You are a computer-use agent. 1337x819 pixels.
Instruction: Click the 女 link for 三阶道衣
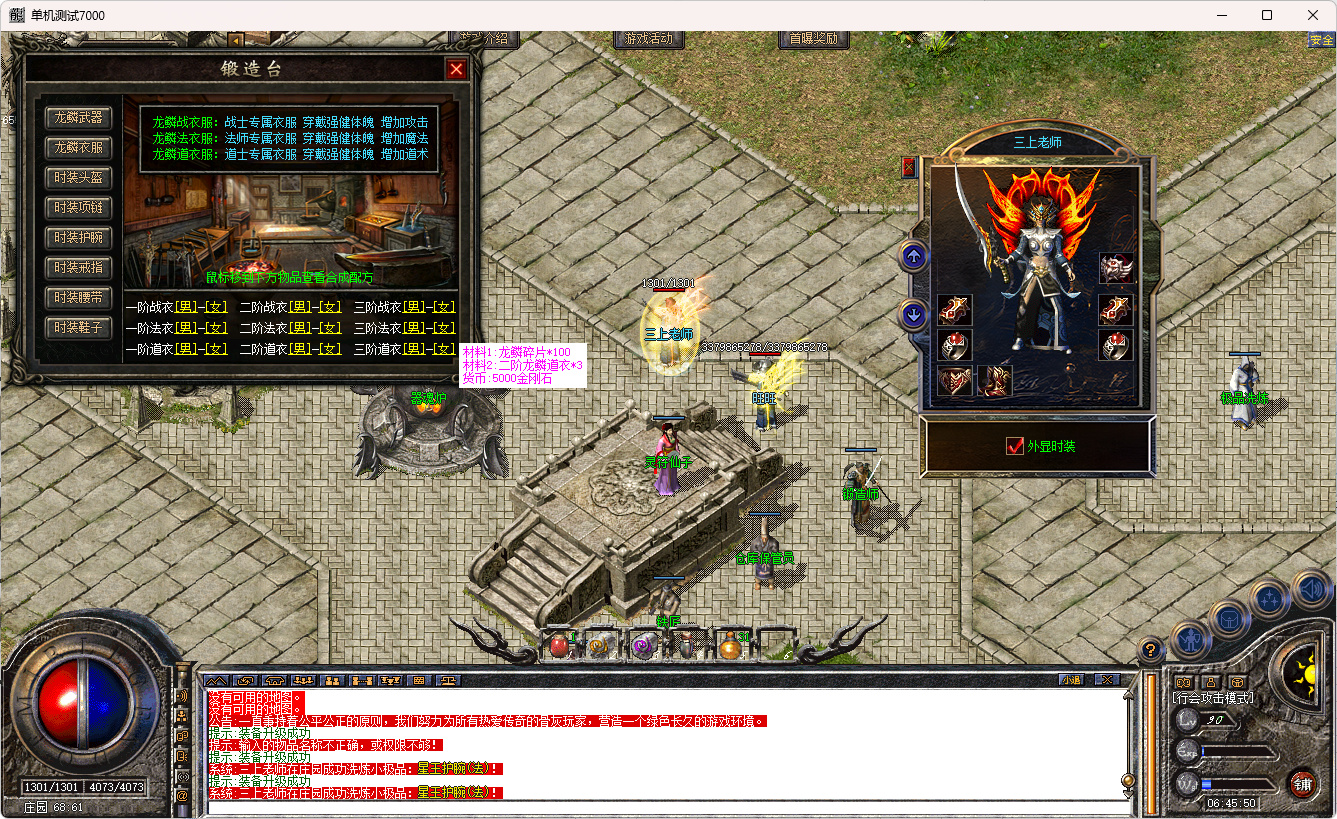pos(445,349)
